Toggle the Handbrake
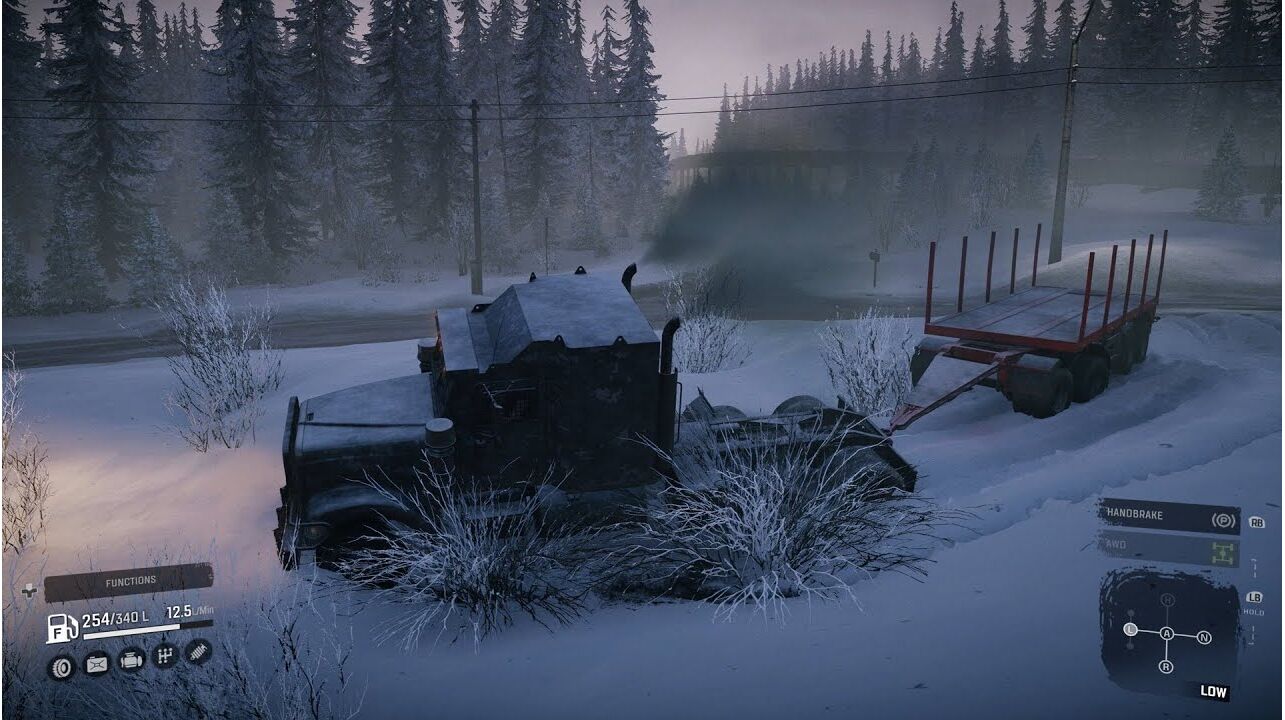This screenshot has height=720, width=1285. 1169,518
